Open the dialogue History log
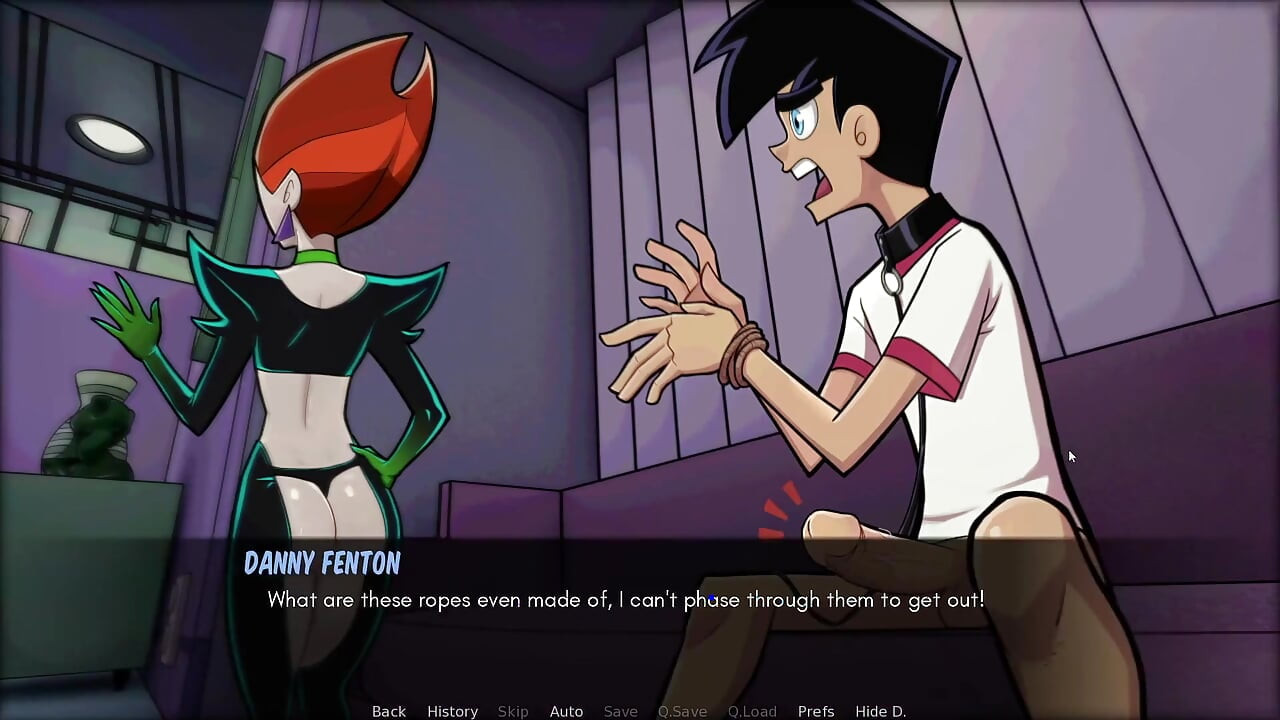 pyautogui.click(x=452, y=711)
